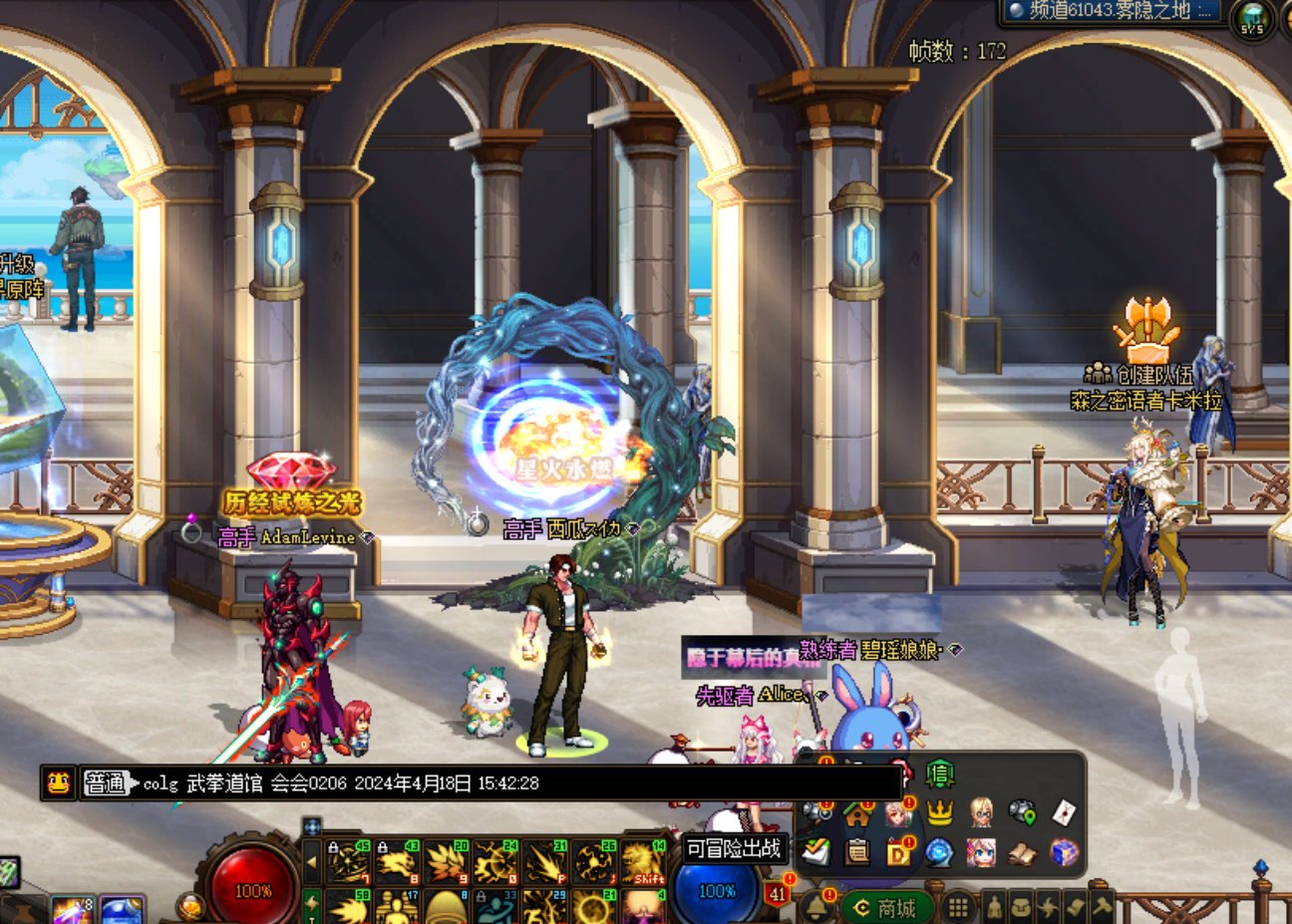
Task: Open the 5/5 icon beside the channel bar
Action: tap(1253, 18)
